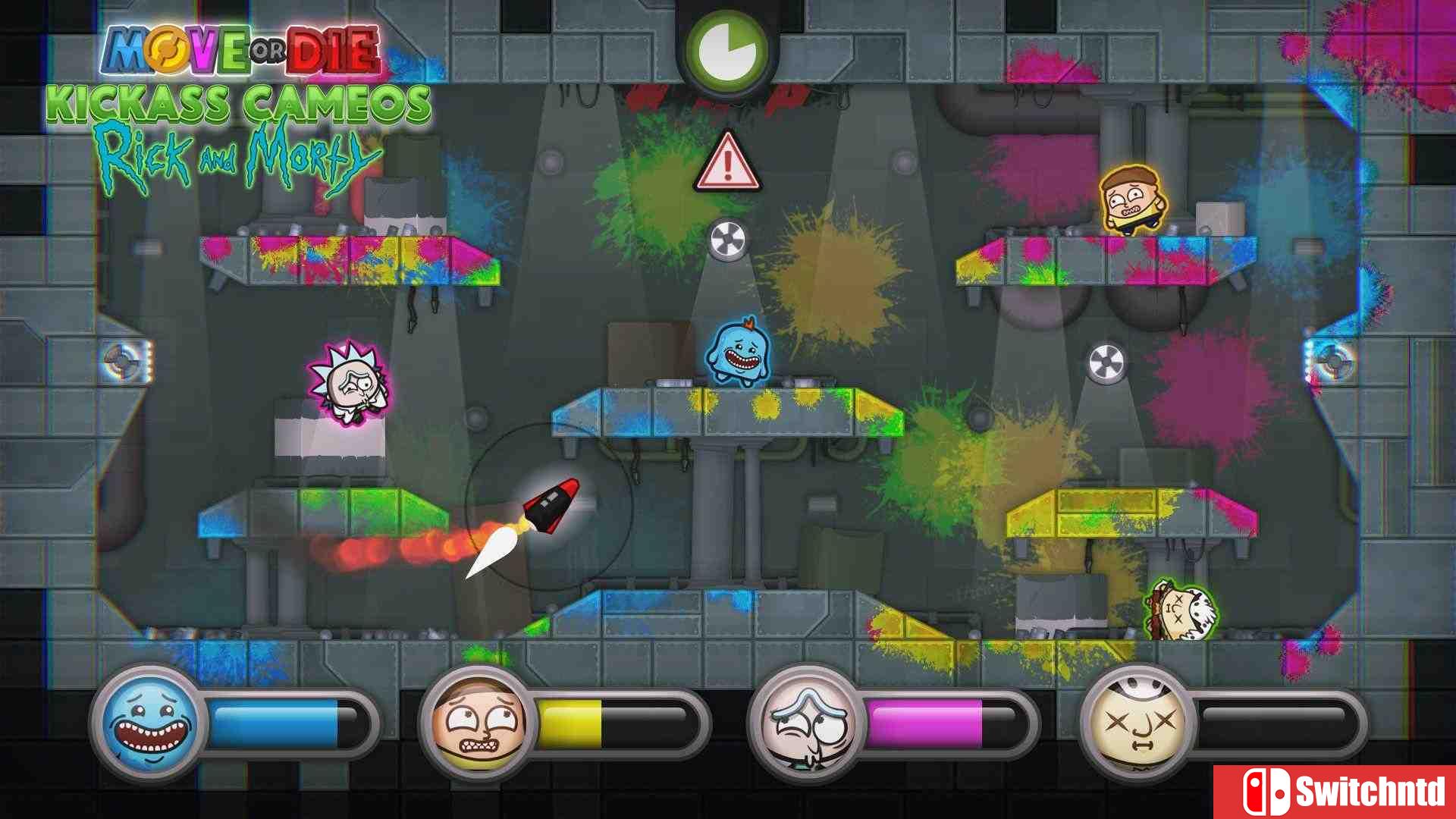Click the upper radioactive hazard icon below the warning

[726, 239]
